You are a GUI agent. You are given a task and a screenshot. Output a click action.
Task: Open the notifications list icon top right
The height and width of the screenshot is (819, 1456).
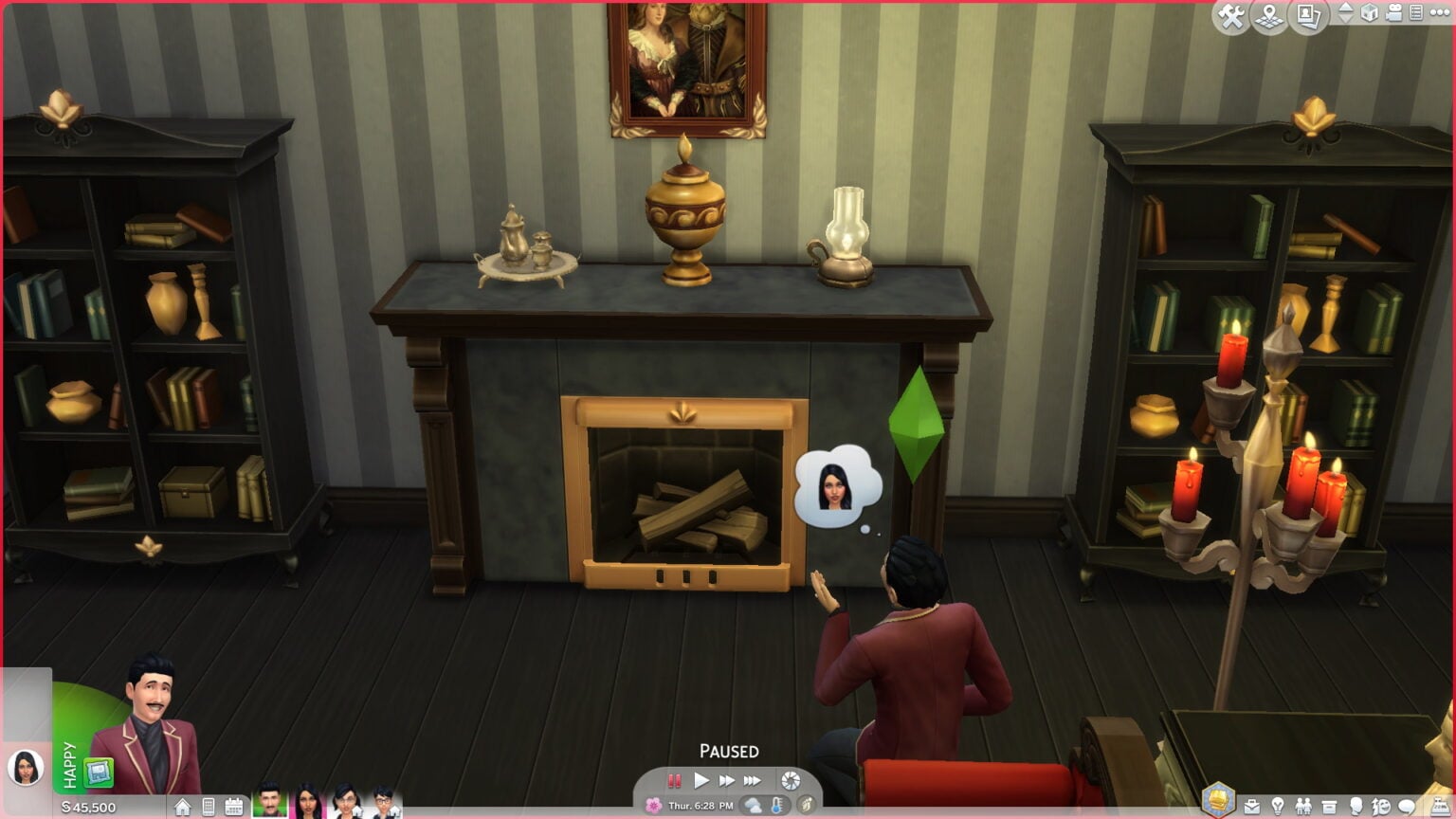click(x=1415, y=14)
